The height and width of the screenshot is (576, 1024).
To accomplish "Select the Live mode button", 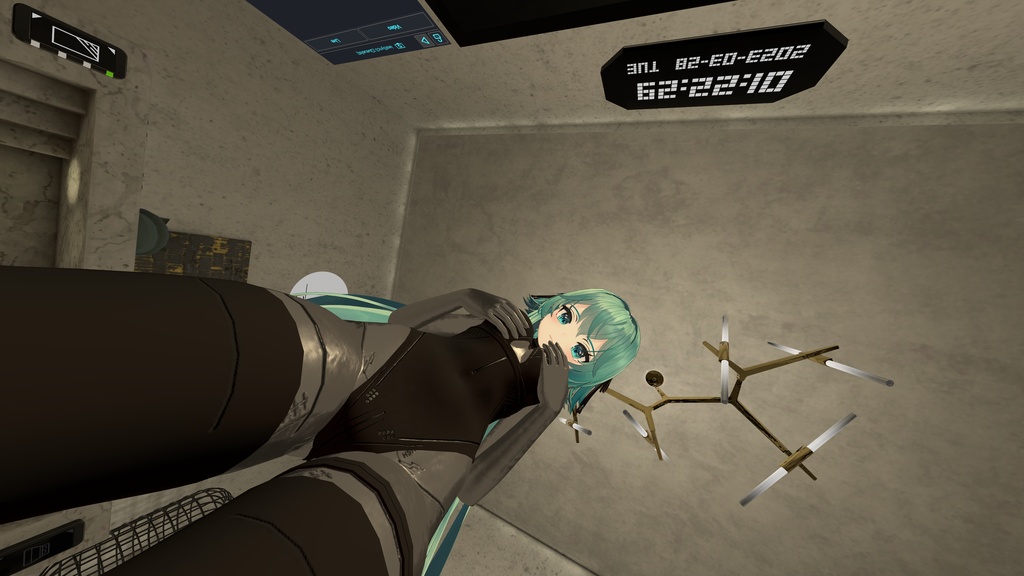I will pyautogui.click(x=335, y=41).
